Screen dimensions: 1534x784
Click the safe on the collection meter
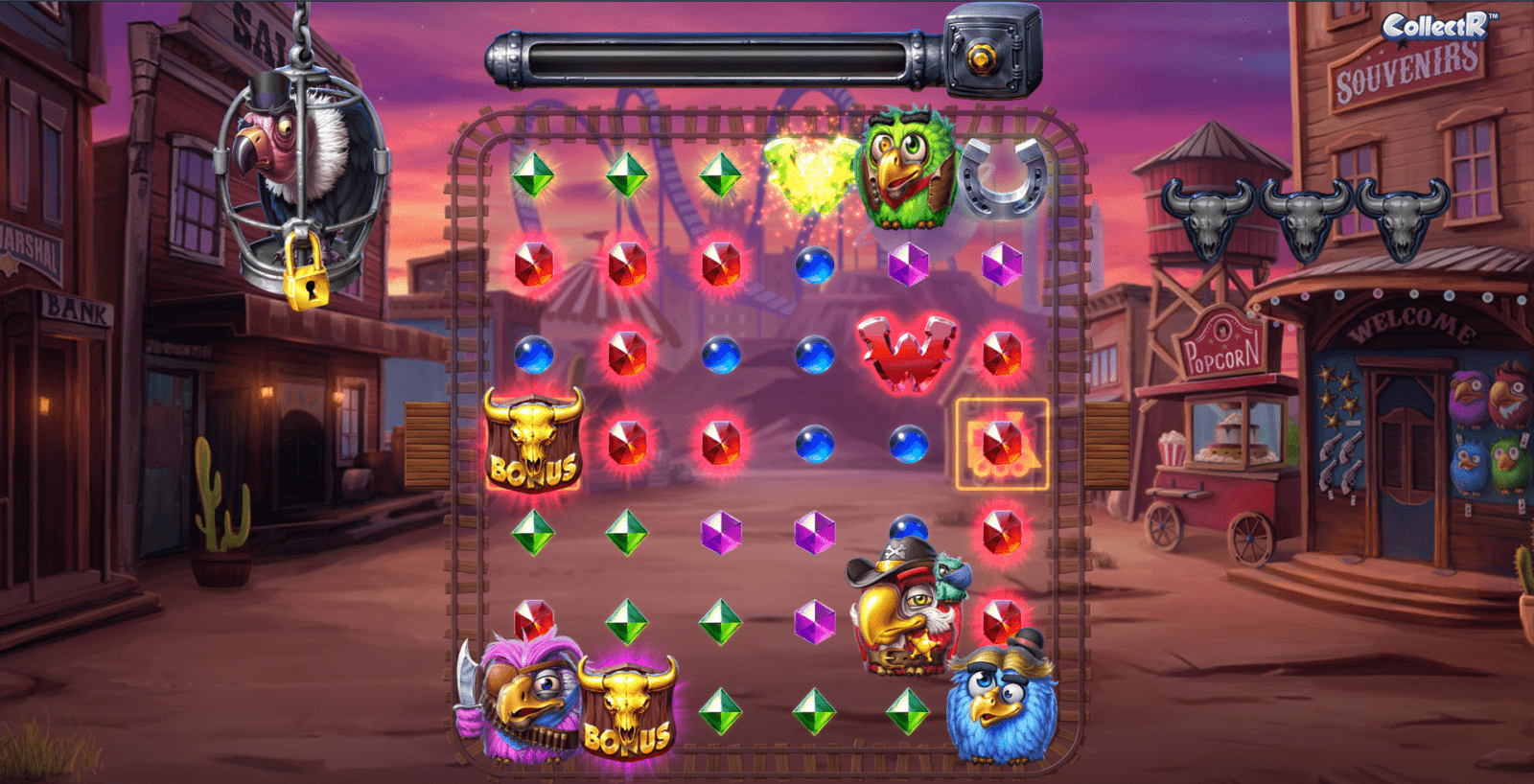(x=991, y=54)
